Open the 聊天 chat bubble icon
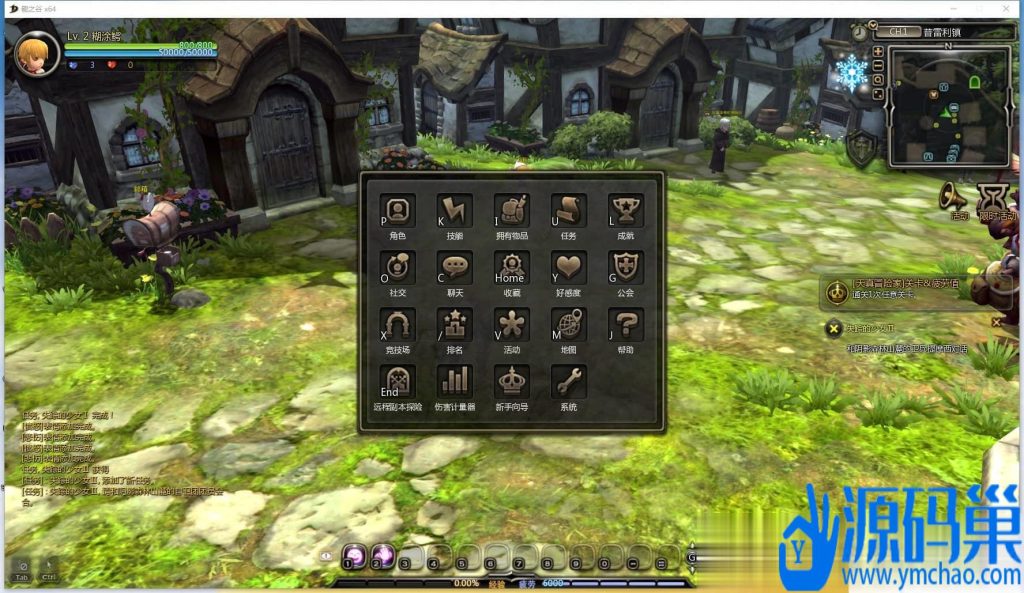Image resolution: width=1024 pixels, height=593 pixels. pos(455,269)
